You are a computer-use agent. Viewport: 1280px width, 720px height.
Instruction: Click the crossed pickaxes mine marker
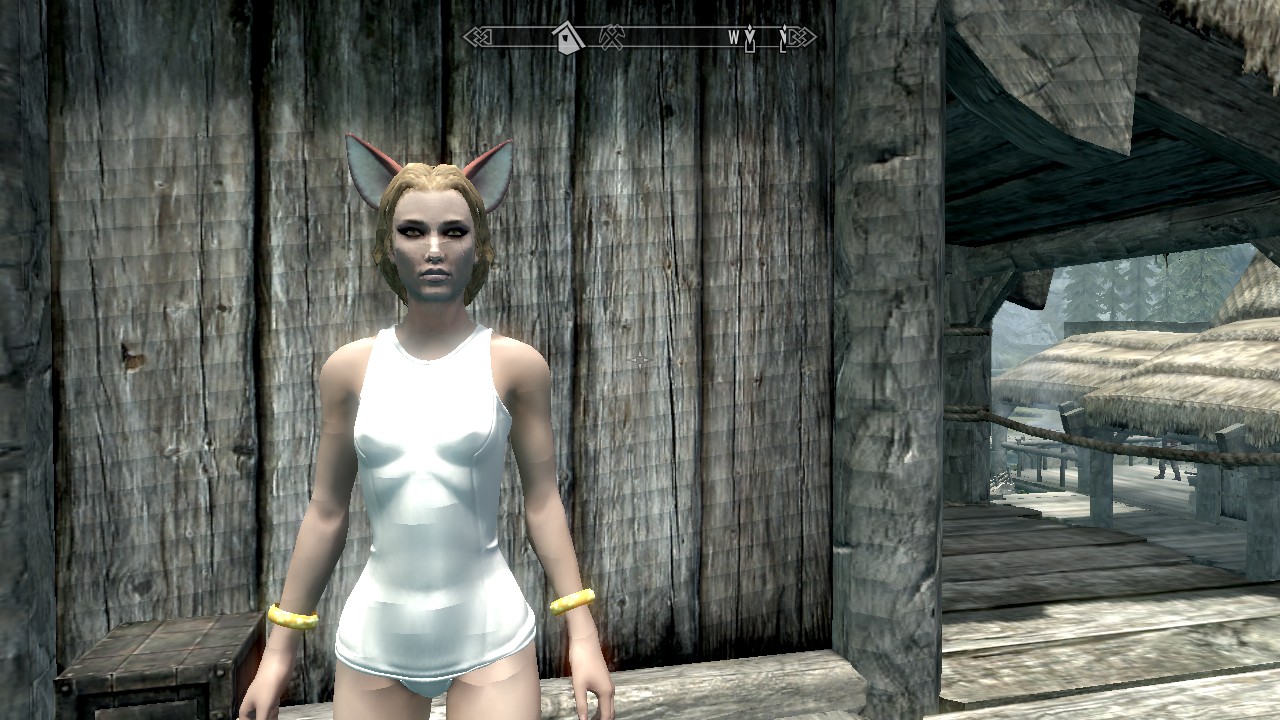pyautogui.click(x=611, y=37)
